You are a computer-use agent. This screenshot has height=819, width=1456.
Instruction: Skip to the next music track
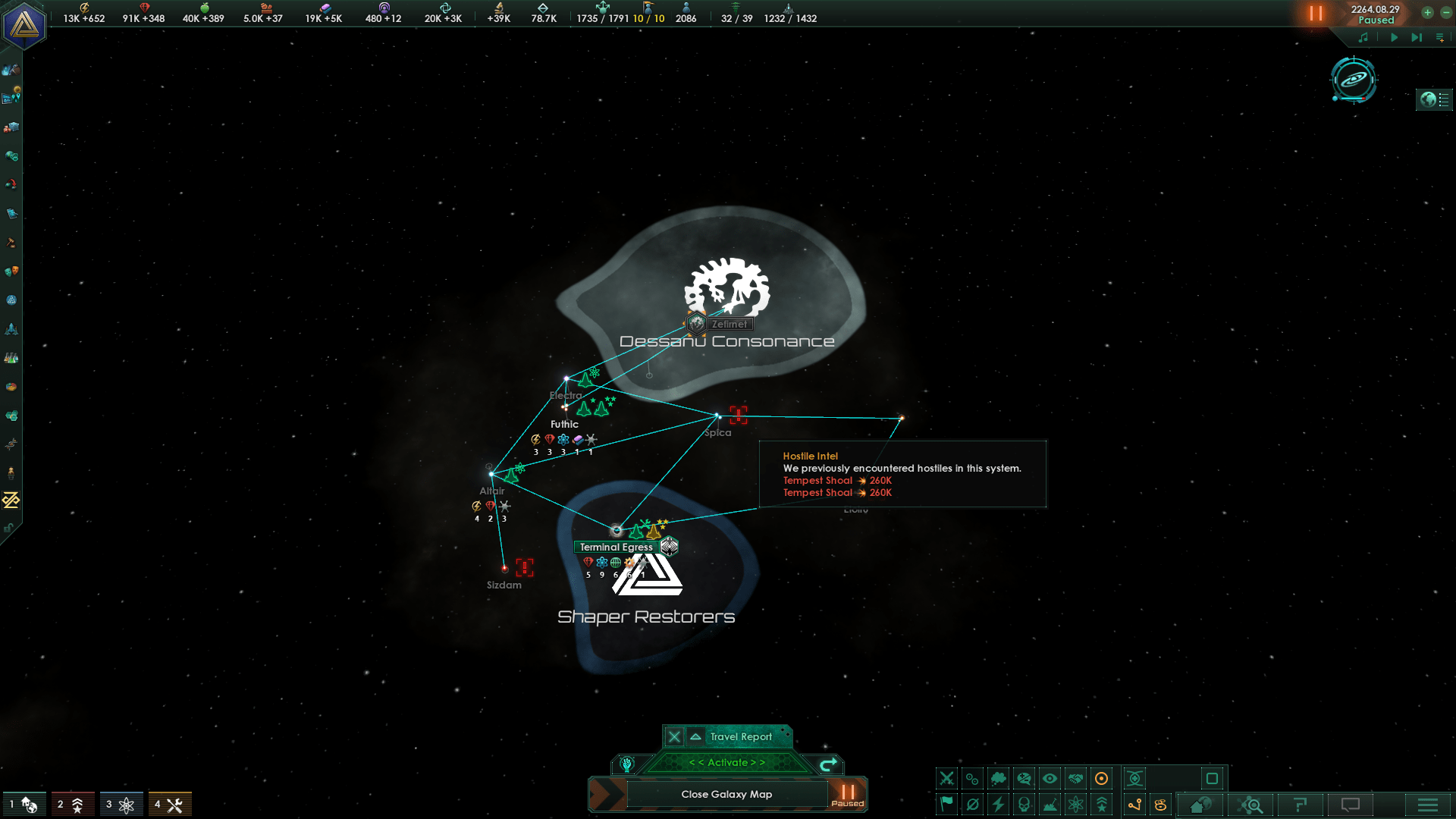point(1416,37)
